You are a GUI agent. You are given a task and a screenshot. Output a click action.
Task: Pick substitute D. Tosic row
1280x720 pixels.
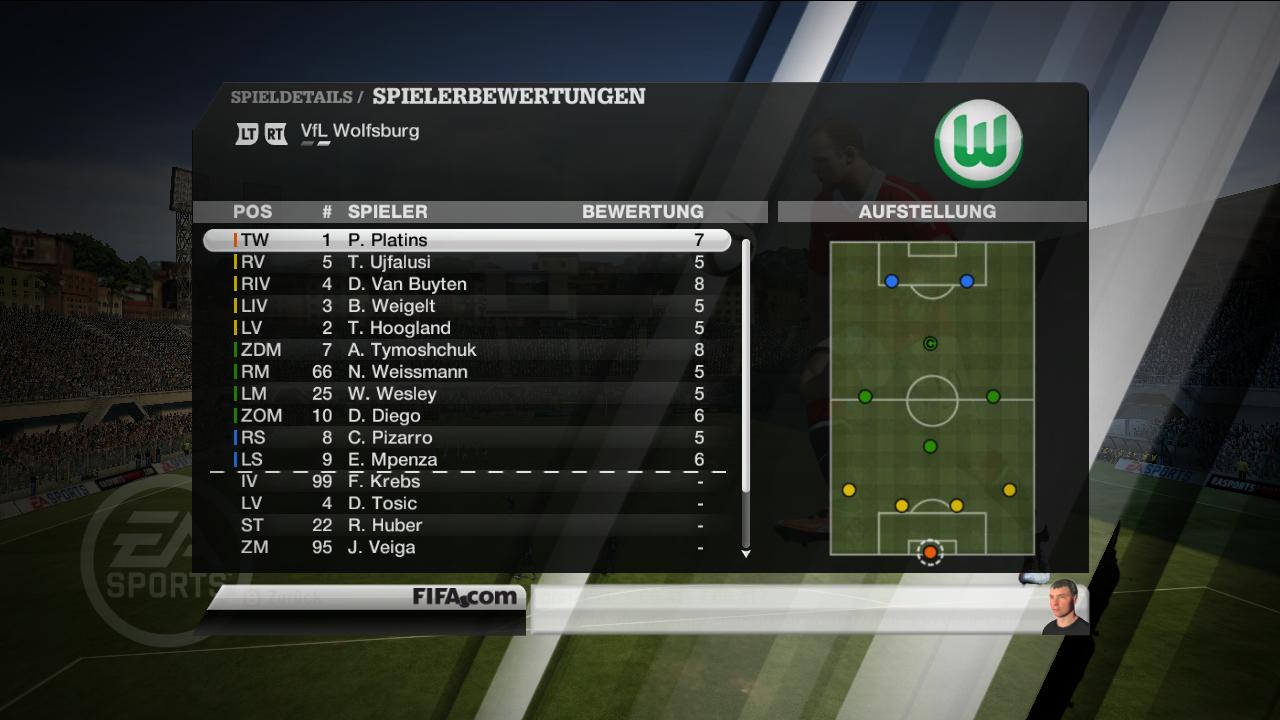tap(466, 503)
